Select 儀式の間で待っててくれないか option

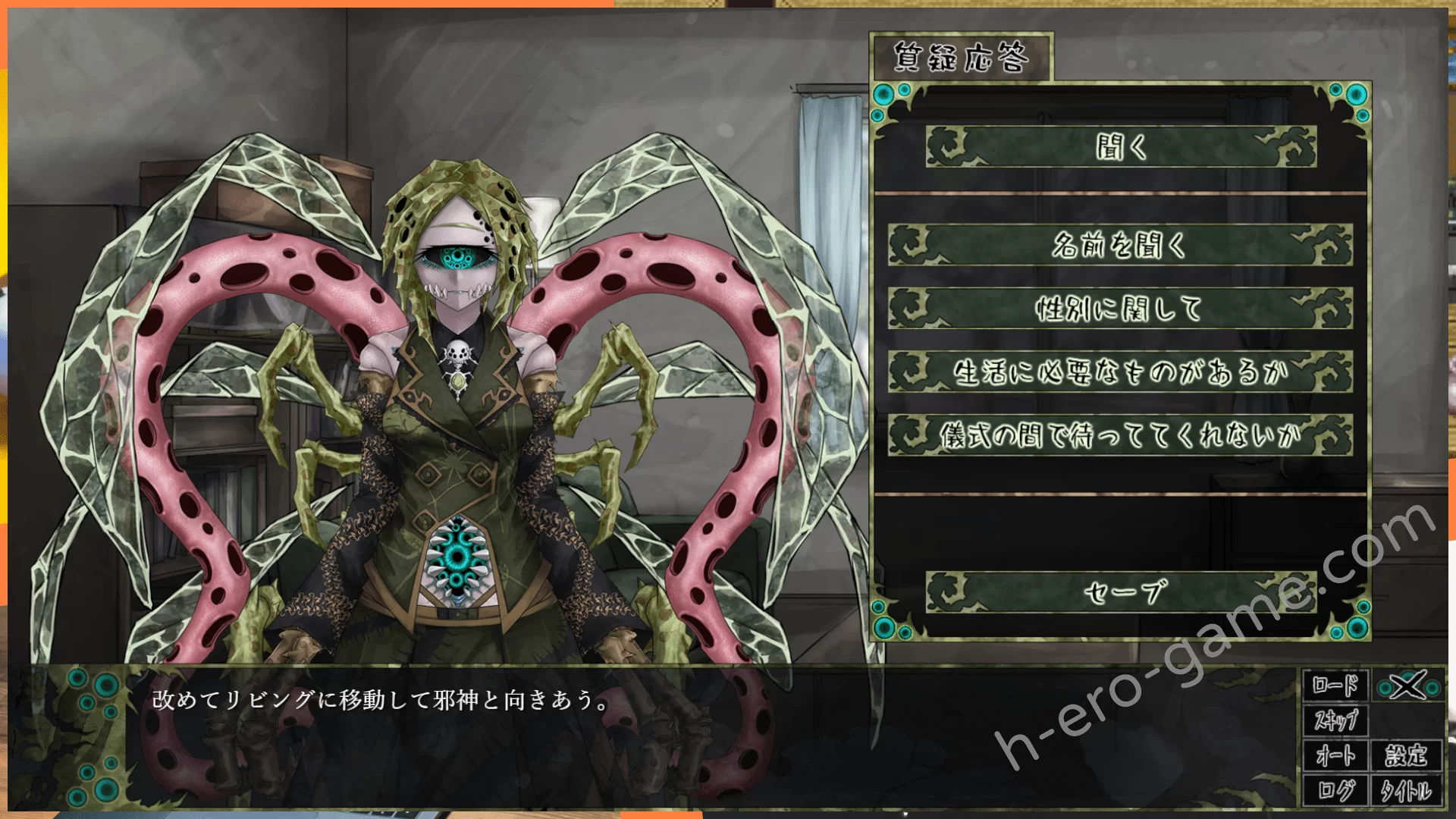[x=1120, y=435]
